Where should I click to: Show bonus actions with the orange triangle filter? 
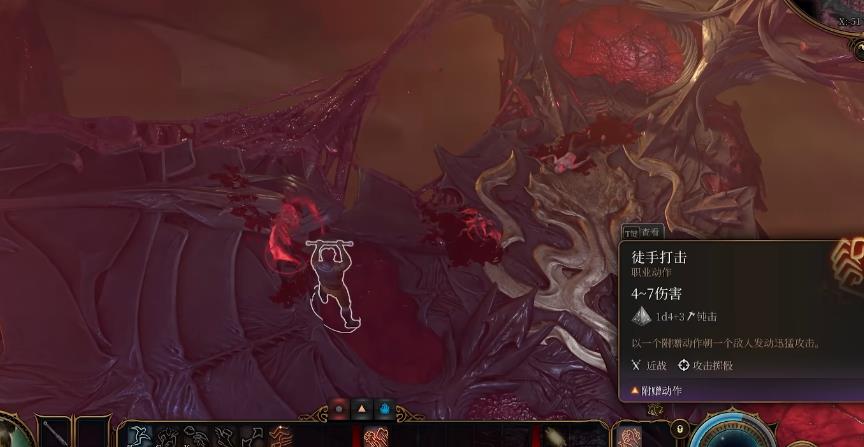[362, 409]
